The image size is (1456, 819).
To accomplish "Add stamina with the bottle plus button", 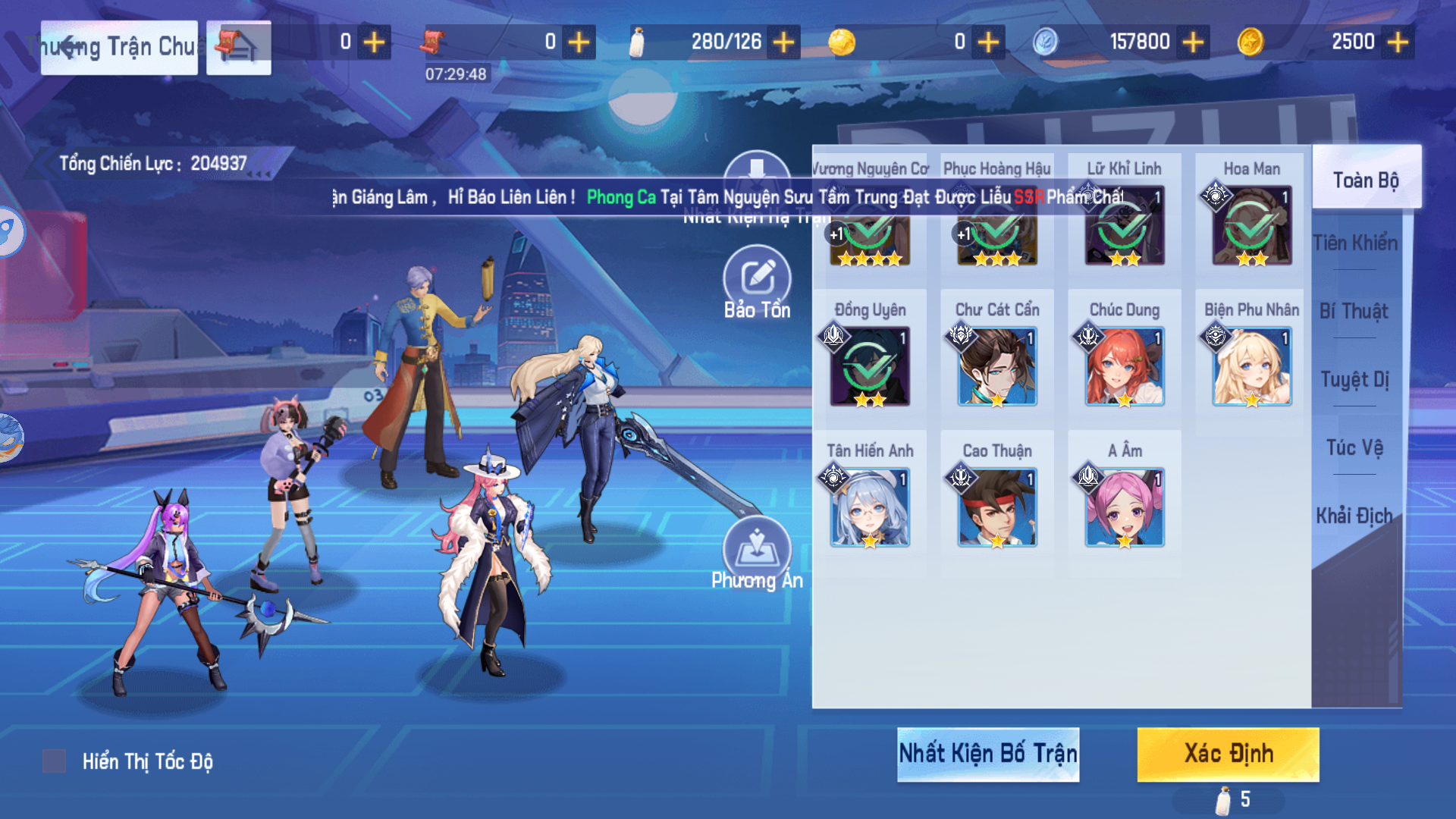I will click(x=783, y=42).
